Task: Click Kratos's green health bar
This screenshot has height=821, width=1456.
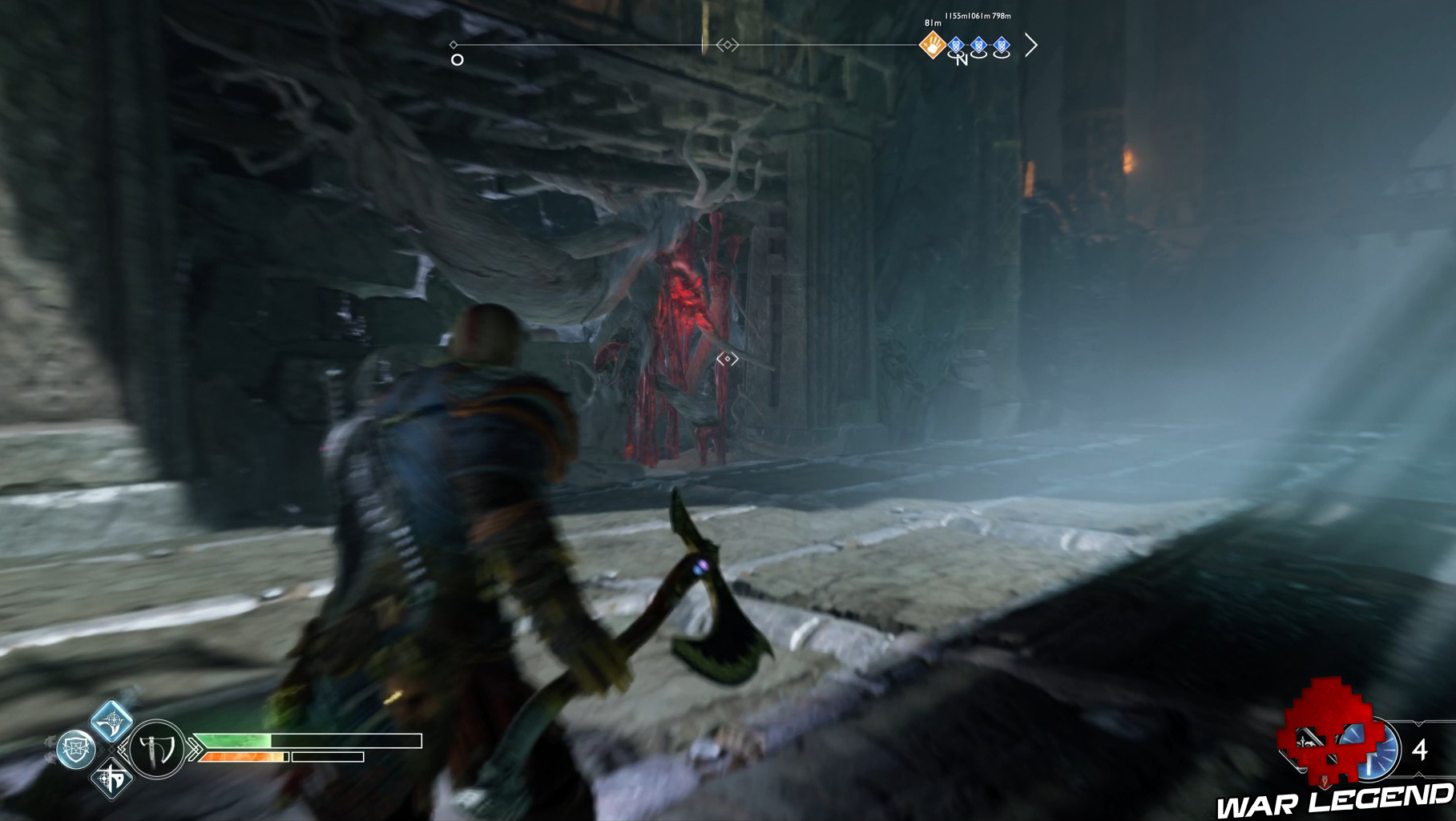Action: click(236, 740)
